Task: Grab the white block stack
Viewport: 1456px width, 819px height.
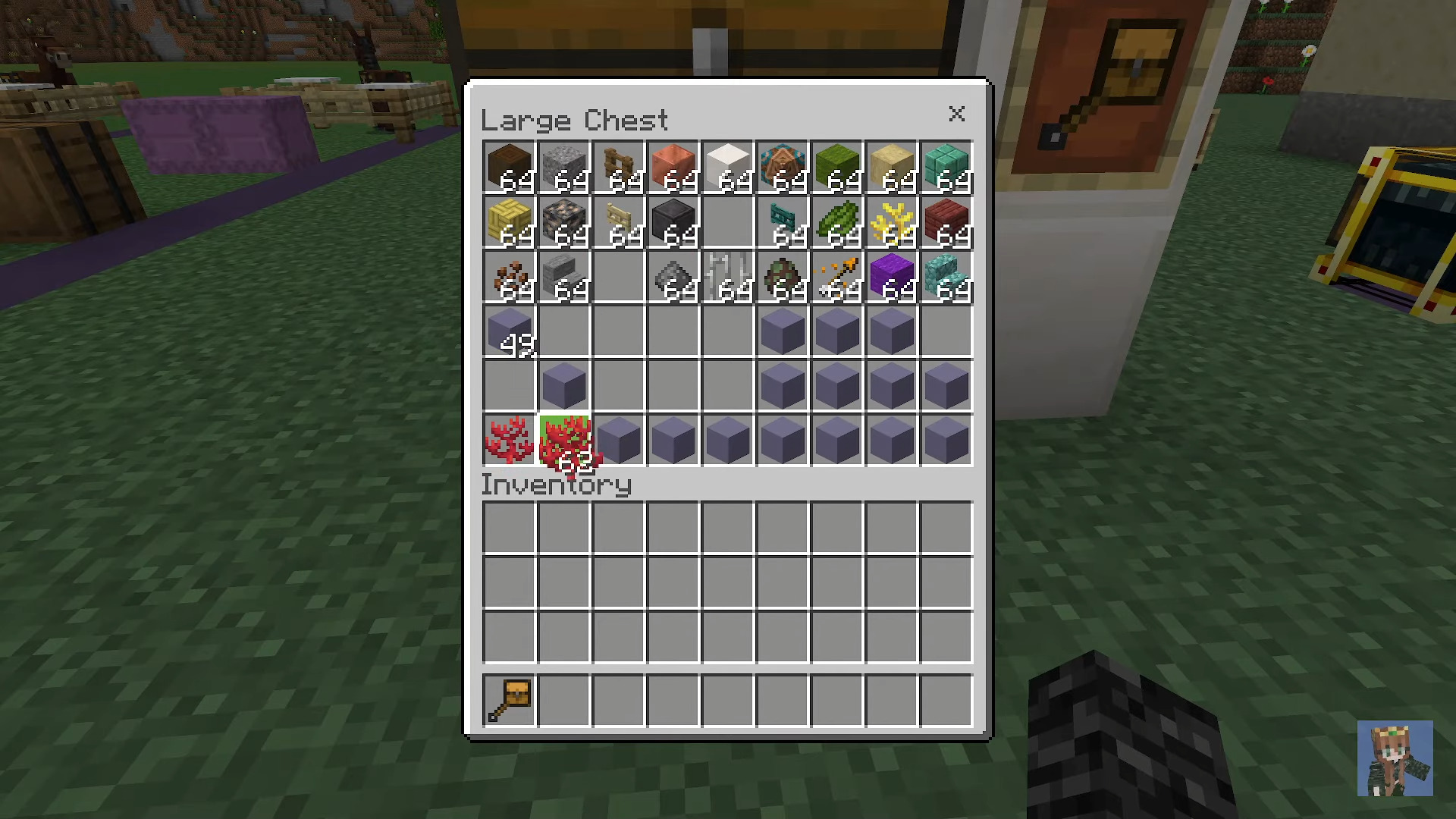Action: pos(728,168)
